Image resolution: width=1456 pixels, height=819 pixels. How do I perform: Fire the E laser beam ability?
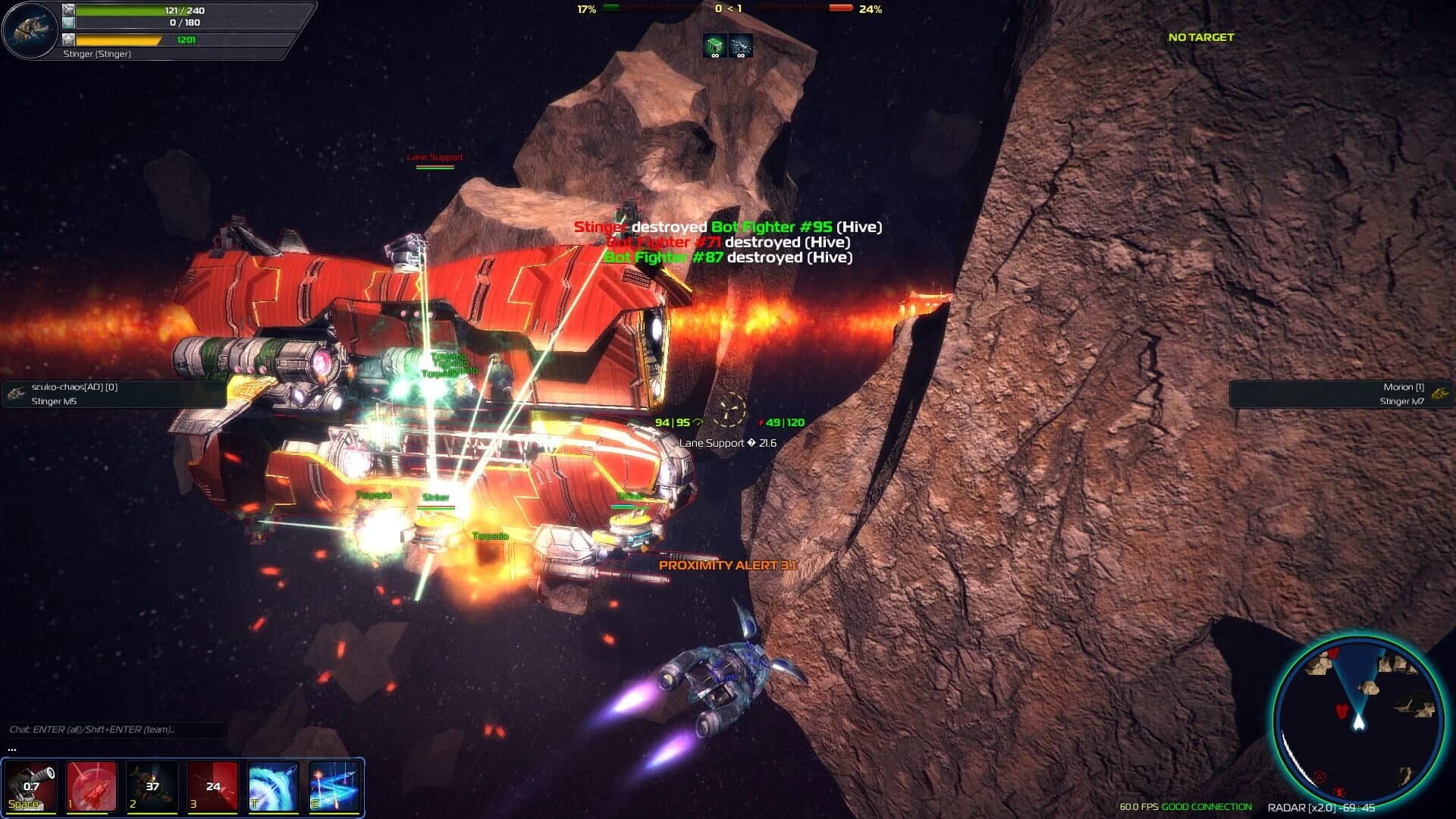[x=335, y=785]
